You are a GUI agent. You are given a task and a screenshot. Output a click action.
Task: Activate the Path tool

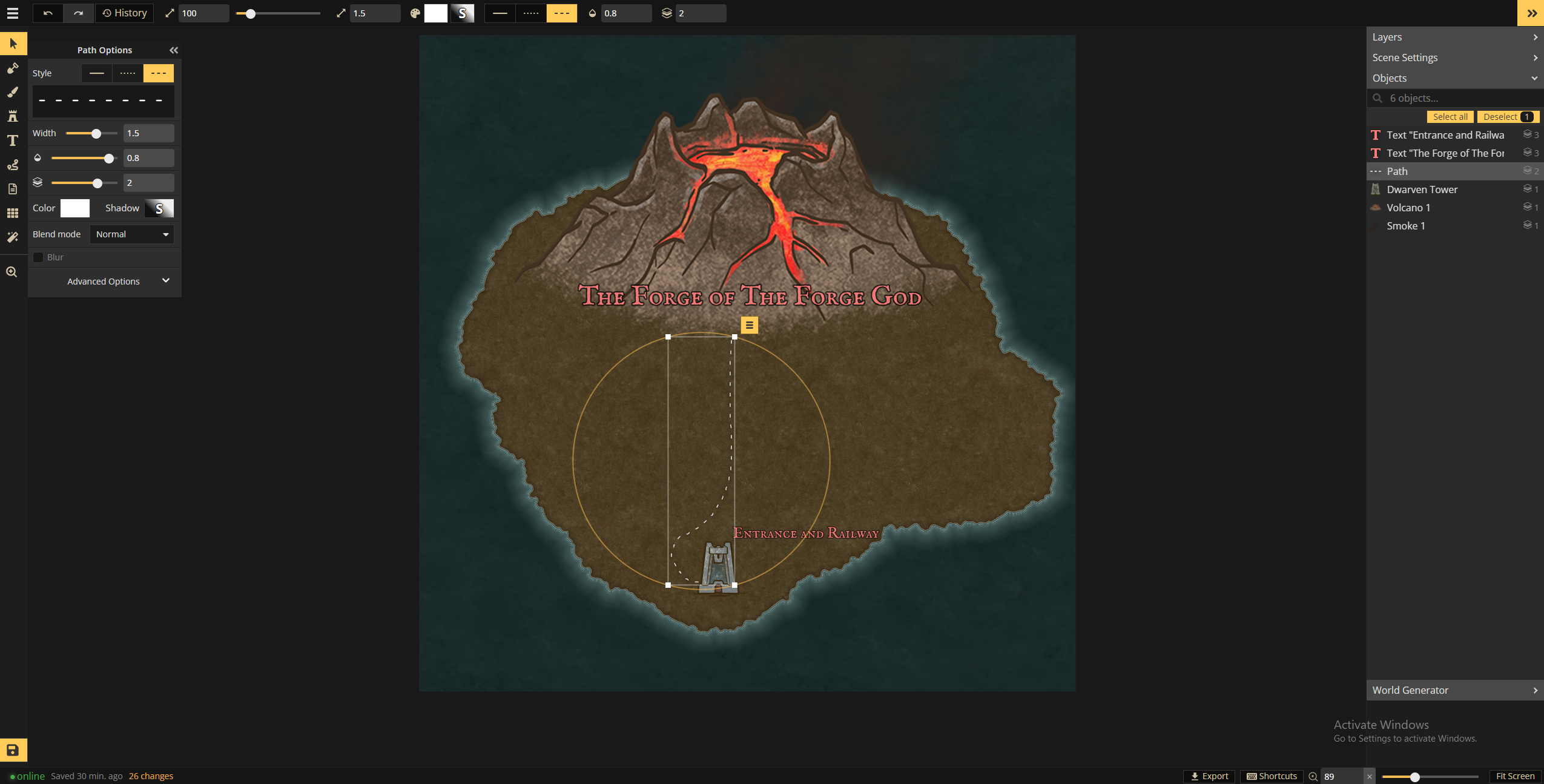13,164
